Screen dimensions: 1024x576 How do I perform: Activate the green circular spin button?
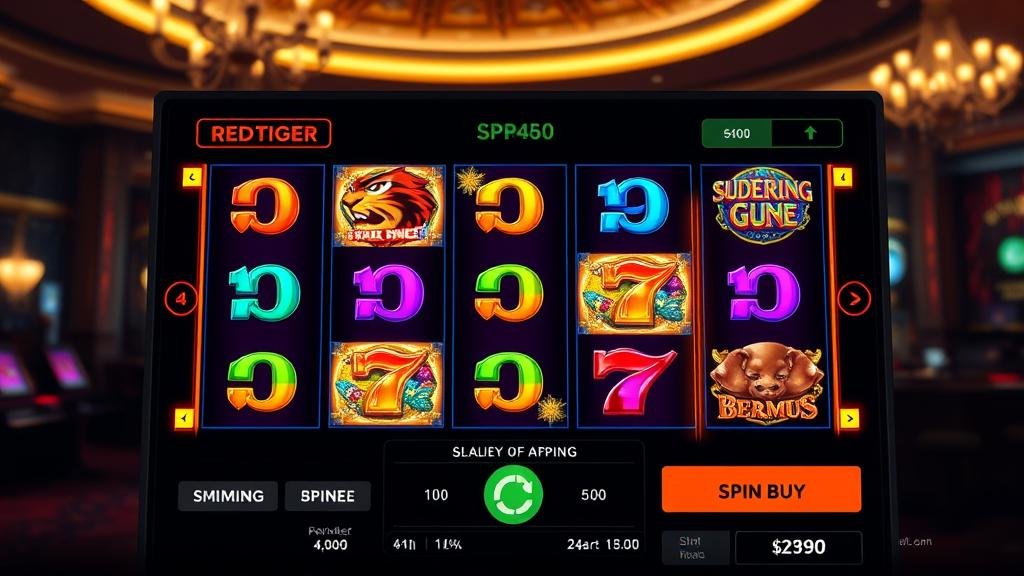(x=513, y=495)
